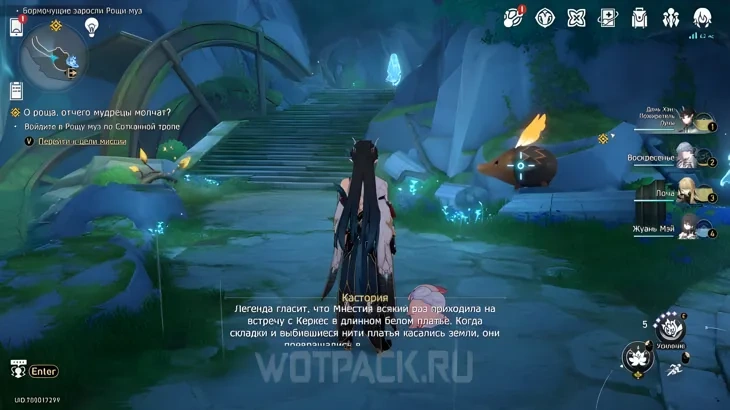The image size is (730, 410).
Task: Open the team setup icon
Action: click(671, 18)
